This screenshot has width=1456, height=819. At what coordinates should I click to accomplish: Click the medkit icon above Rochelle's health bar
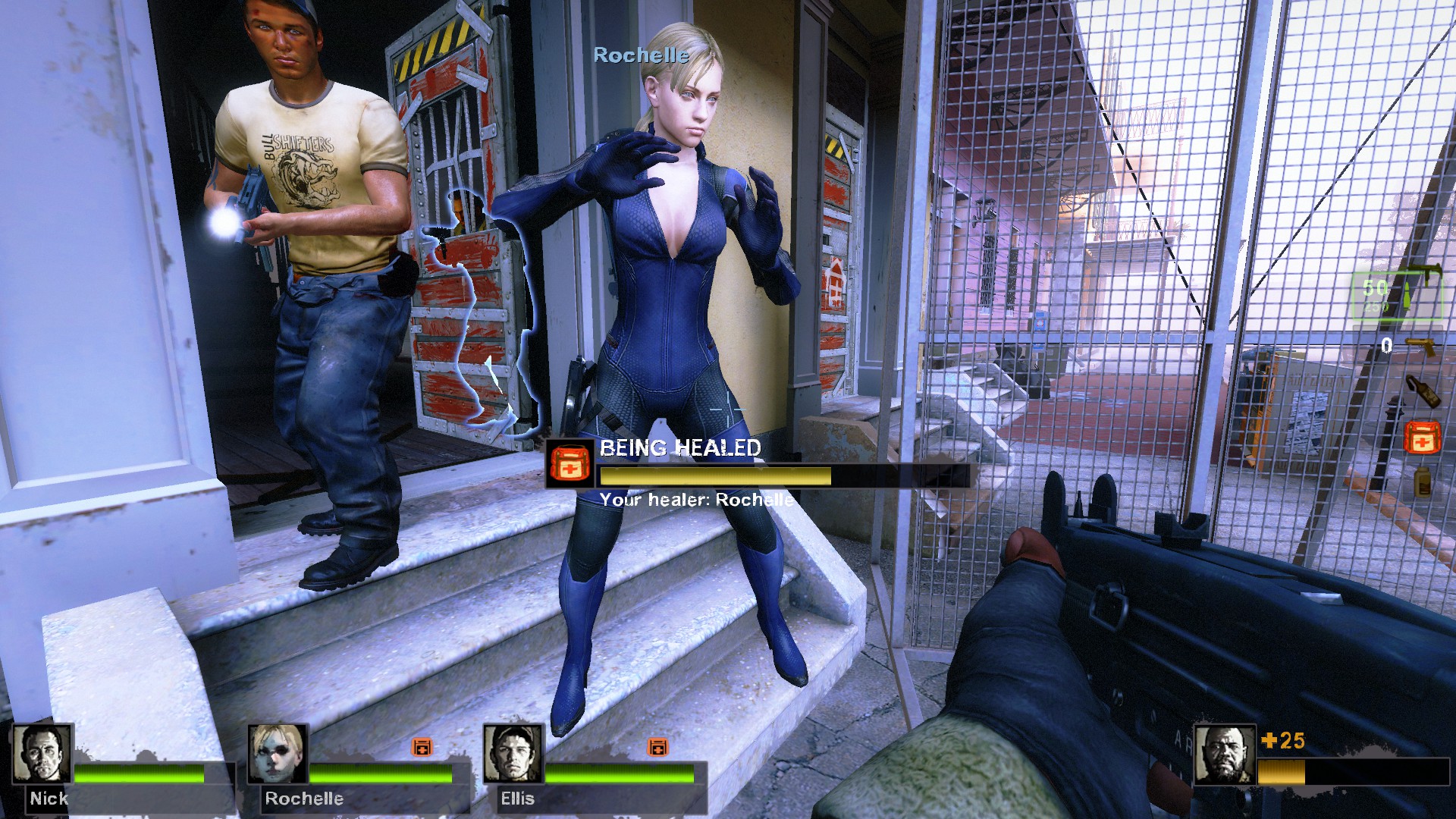[x=422, y=747]
